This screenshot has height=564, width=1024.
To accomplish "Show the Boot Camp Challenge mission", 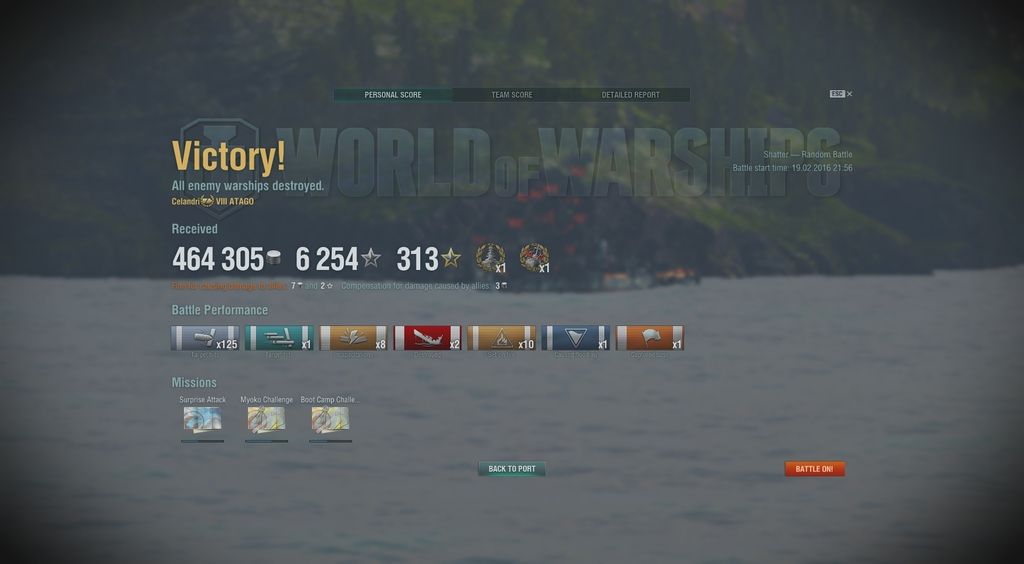I will tap(330, 419).
